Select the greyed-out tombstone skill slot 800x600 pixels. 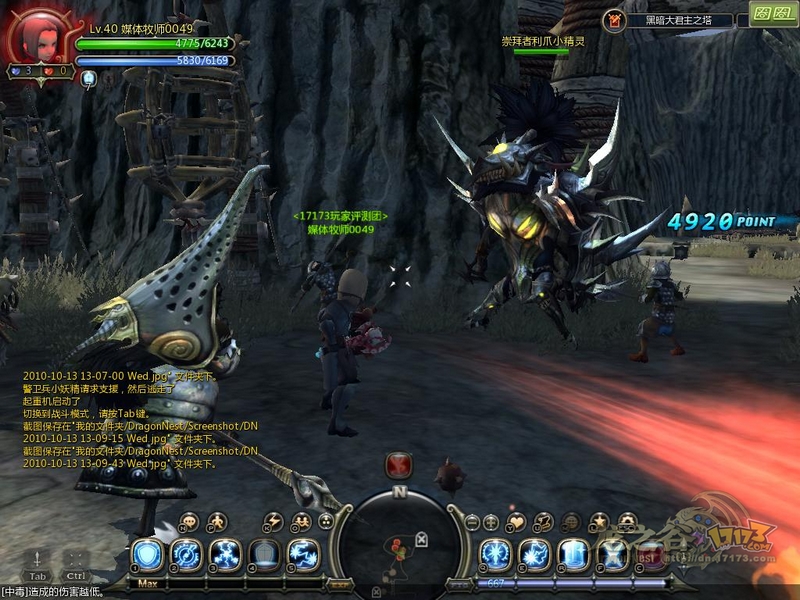(x=264, y=554)
